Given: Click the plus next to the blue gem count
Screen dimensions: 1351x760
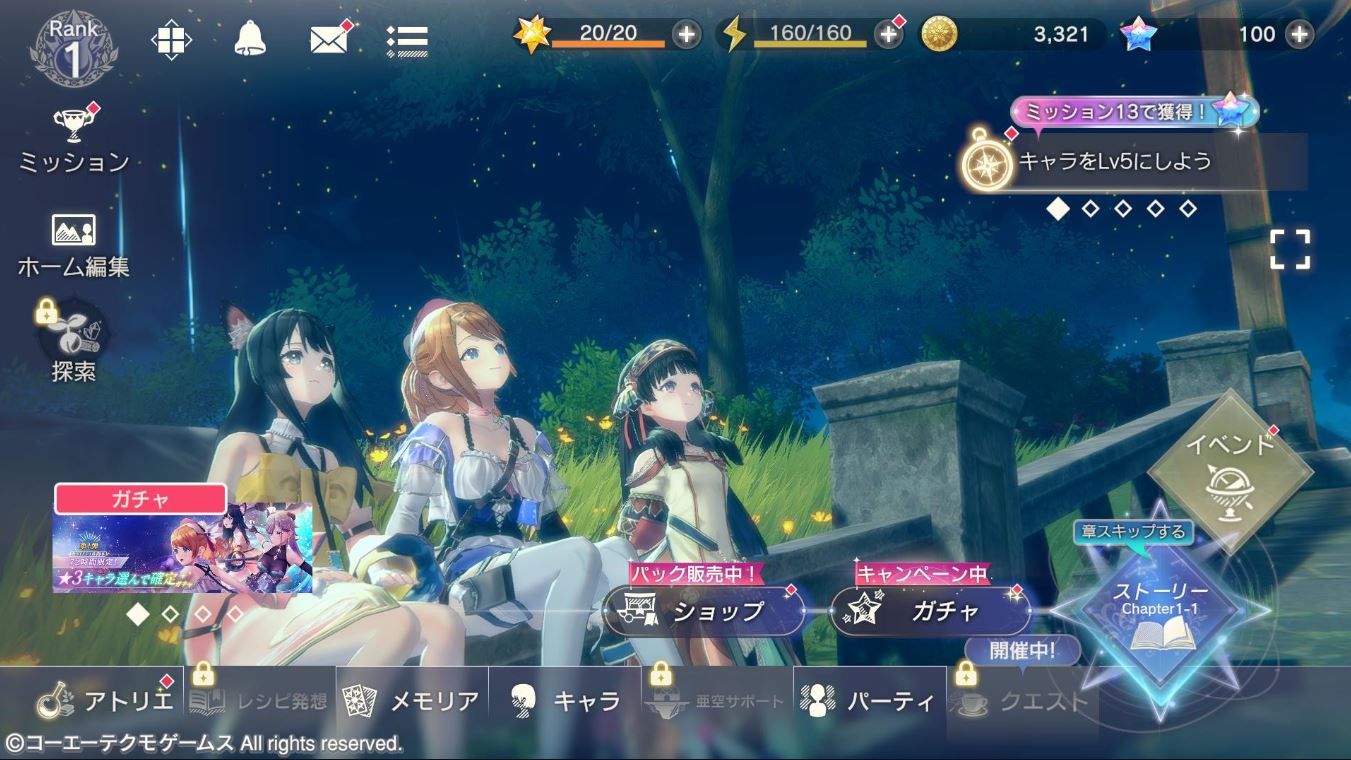Looking at the screenshot, I should coord(1300,33).
